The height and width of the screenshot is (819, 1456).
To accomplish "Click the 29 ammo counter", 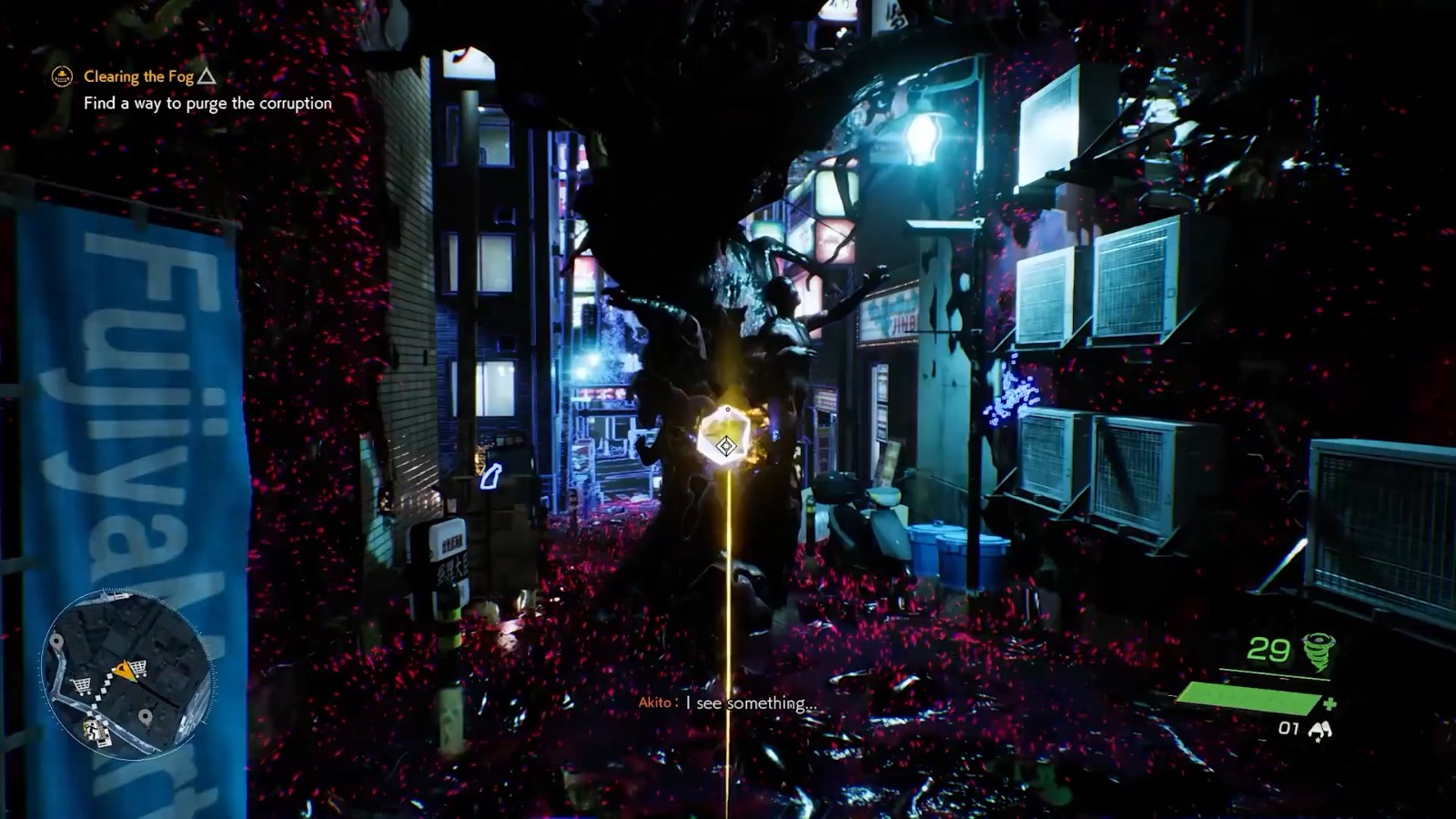I will pos(1270,650).
